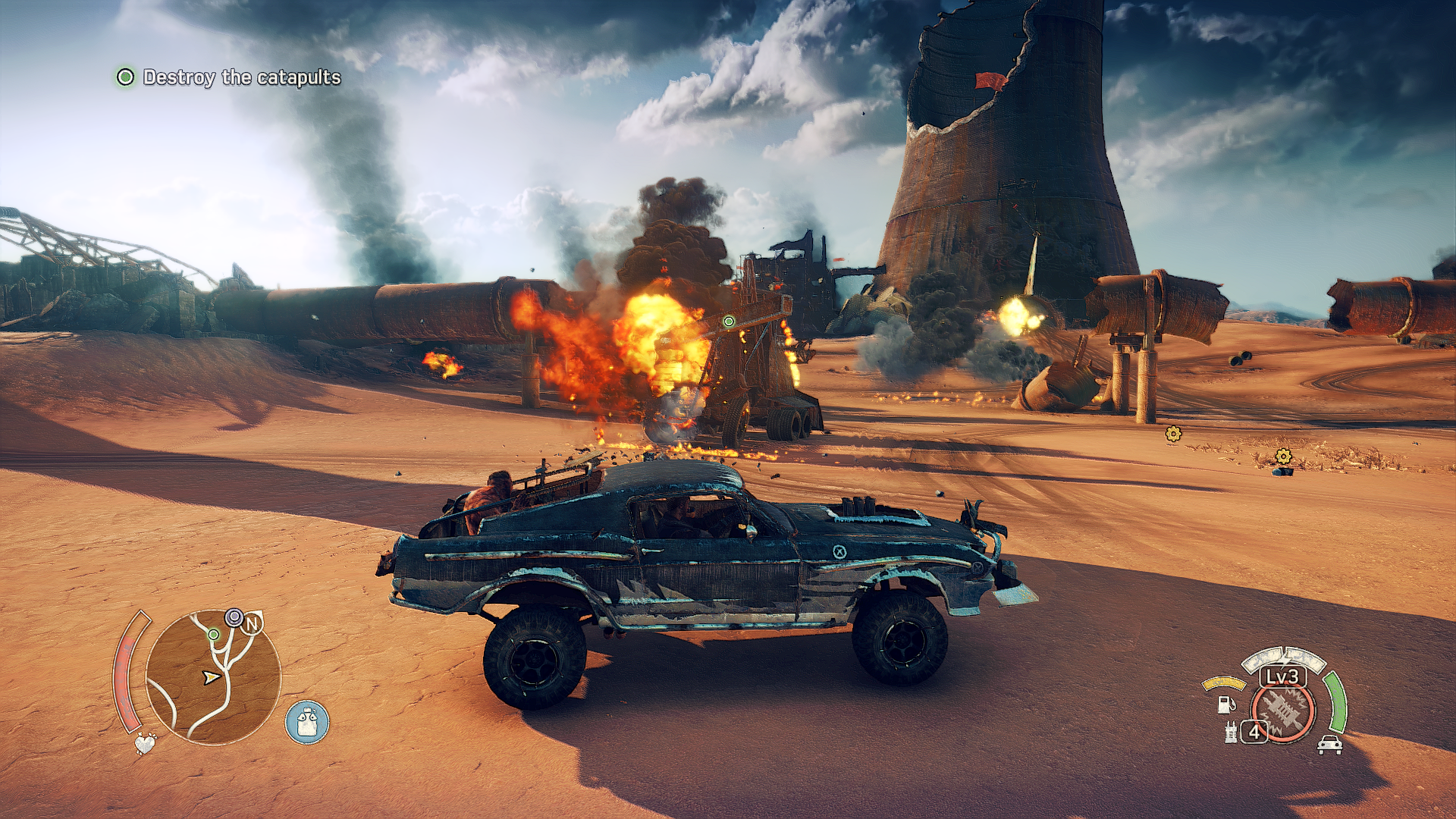This screenshot has width=1456, height=819.
Task: Click the green catapult objective marker
Action: 729,322
